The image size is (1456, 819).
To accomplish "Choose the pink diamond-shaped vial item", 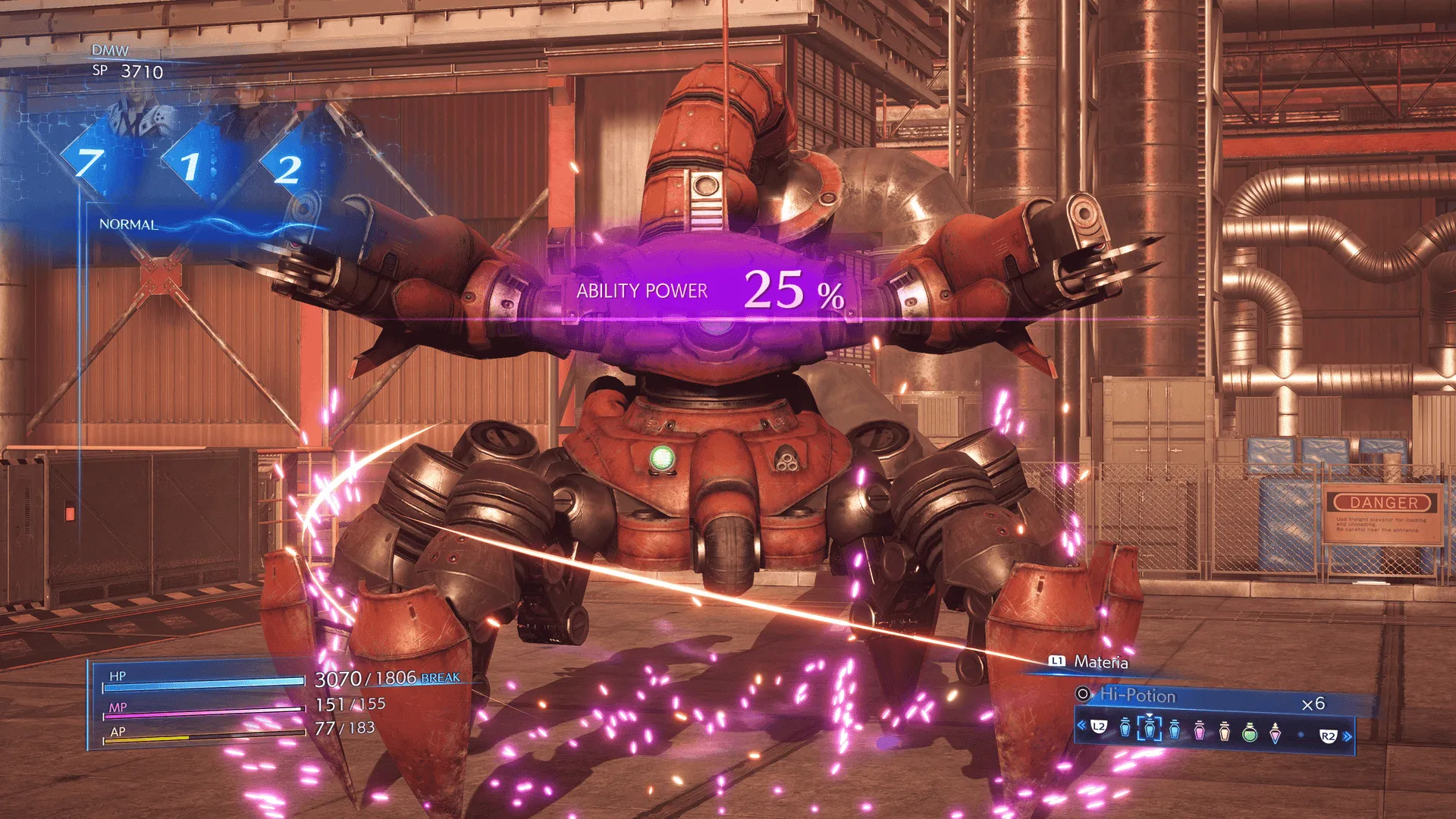I will pos(1276,733).
